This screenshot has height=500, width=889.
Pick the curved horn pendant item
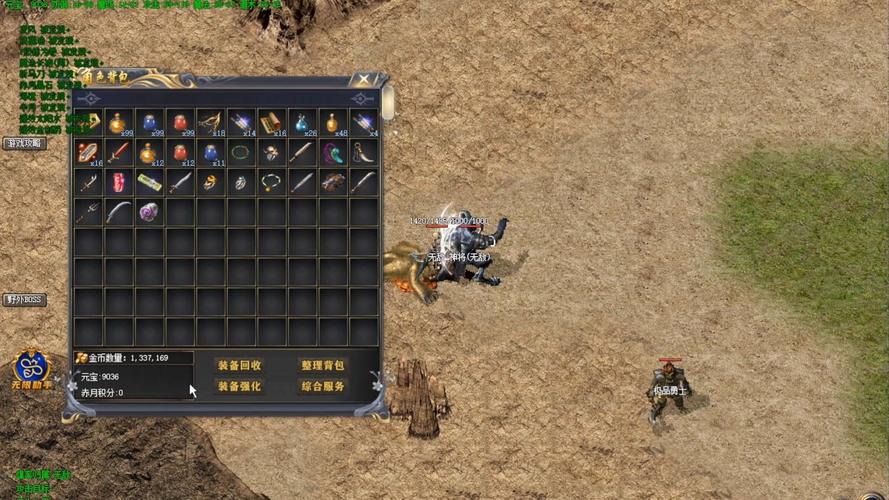pos(364,152)
